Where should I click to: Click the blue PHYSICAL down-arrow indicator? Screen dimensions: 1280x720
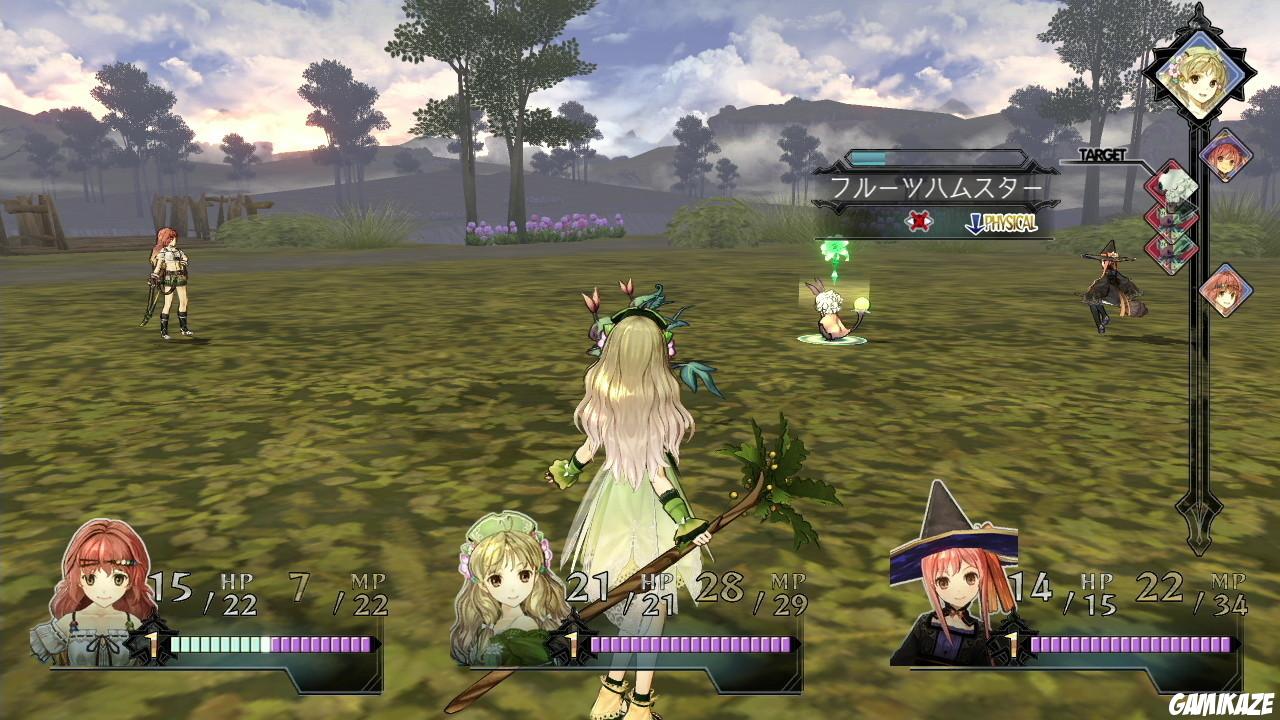[x=976, y=222]
